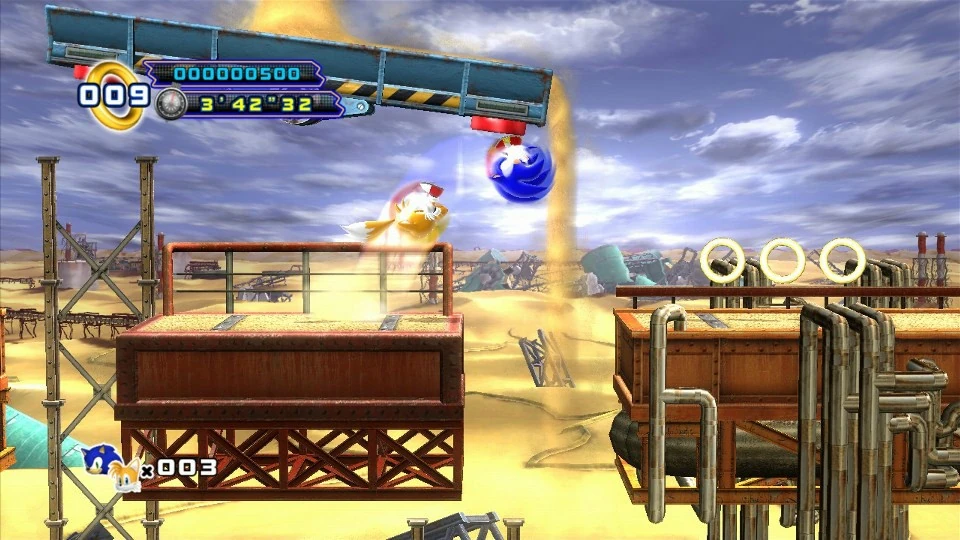Image resolution: width=960 pixels, height=540 pixels.
Task: Click the stopwatch icon beside the timer
Action: coord(170,103)
